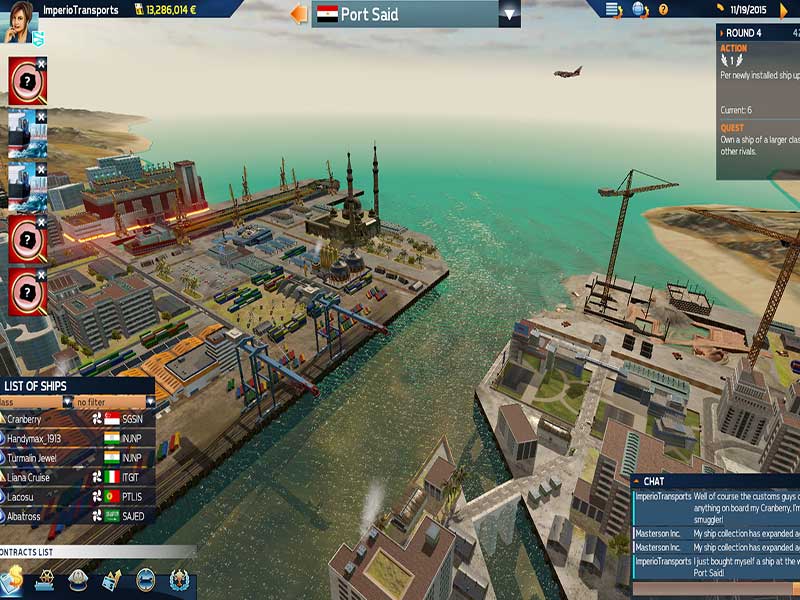Screen dimensions: 800x600
Task: Open the question mark help icon
Action: pos(662,10)
